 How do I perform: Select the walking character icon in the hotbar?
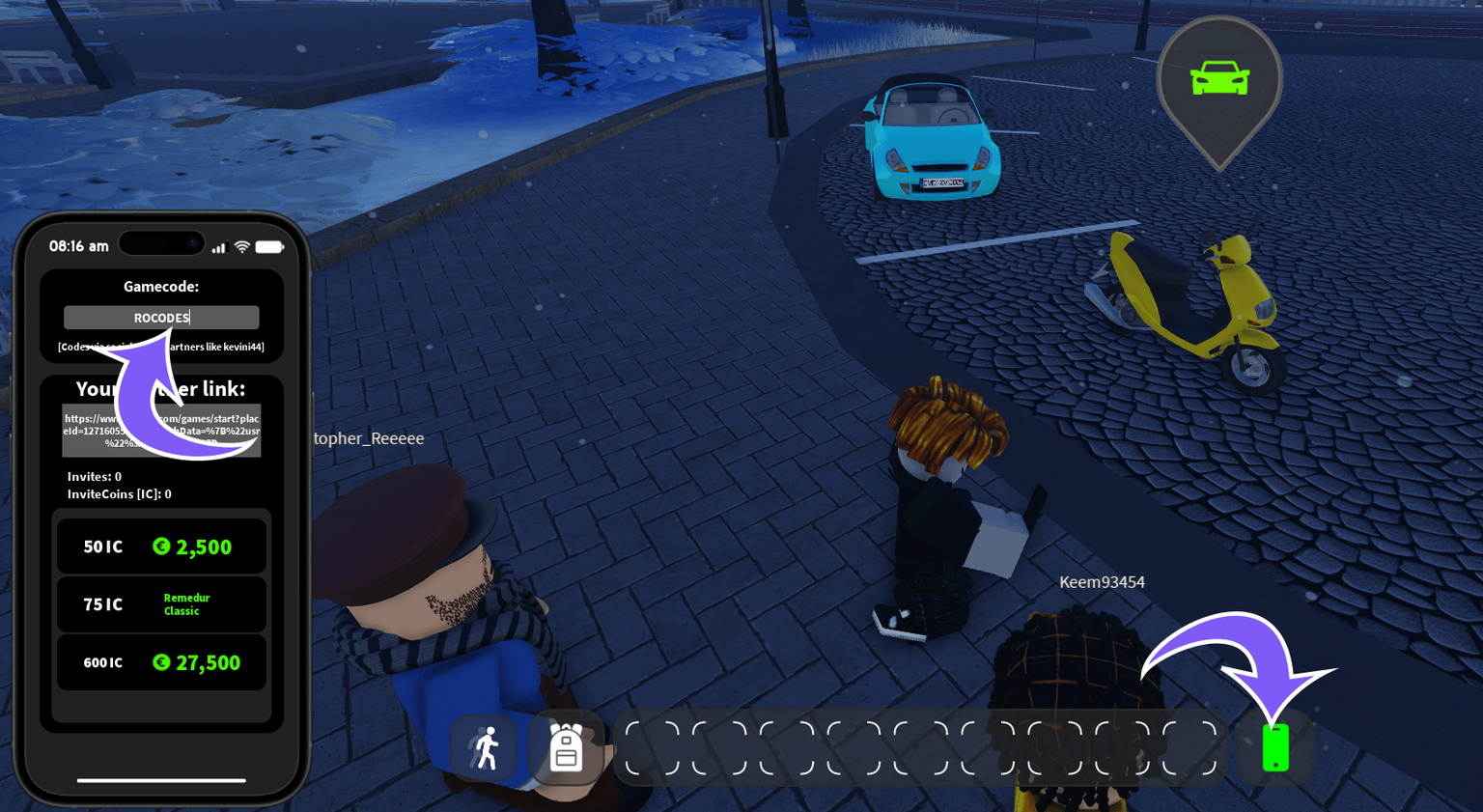click(486, 746)
